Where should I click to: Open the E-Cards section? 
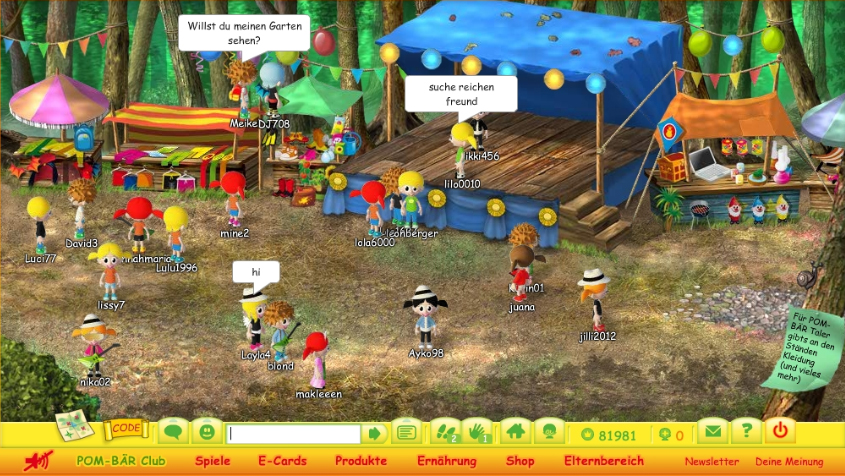coord(282,461)
